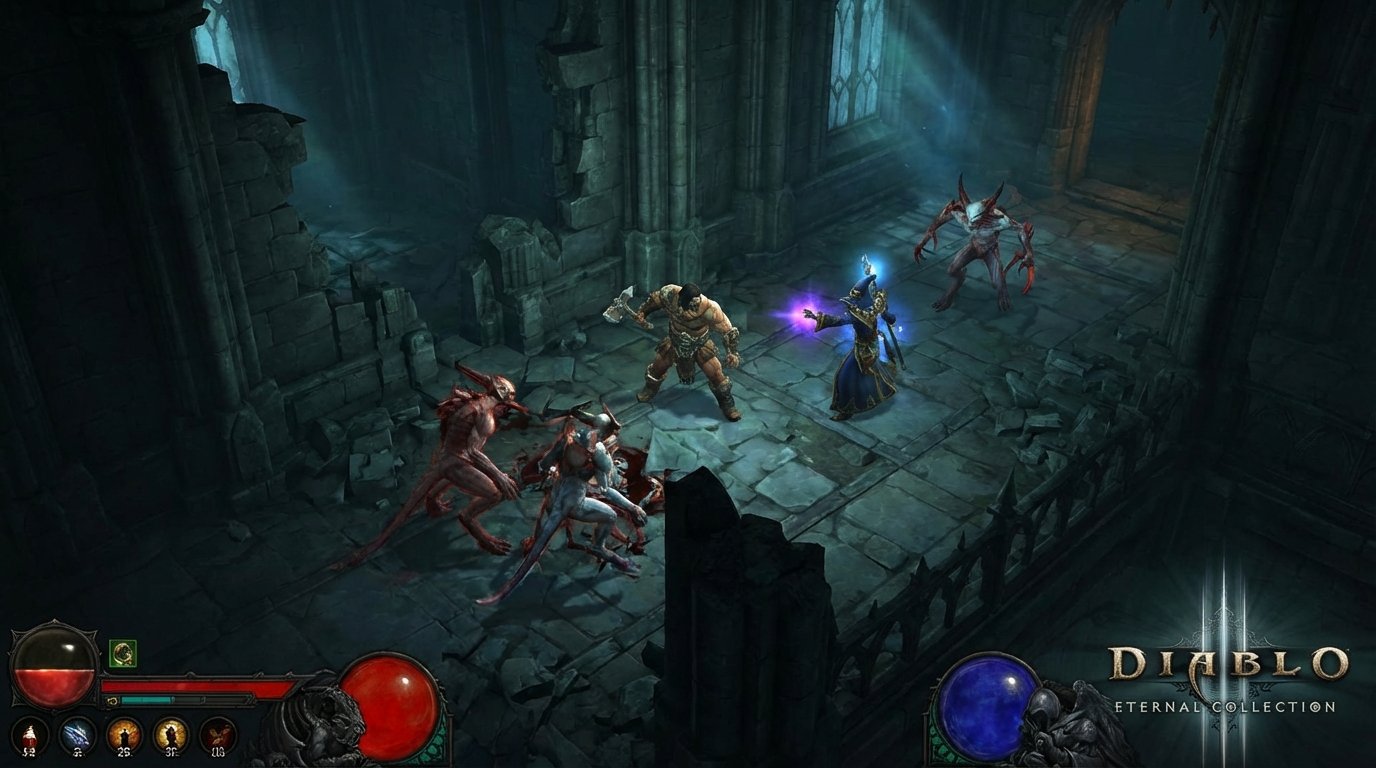Inspect the green buff icon above the health bar

[122, 655]
